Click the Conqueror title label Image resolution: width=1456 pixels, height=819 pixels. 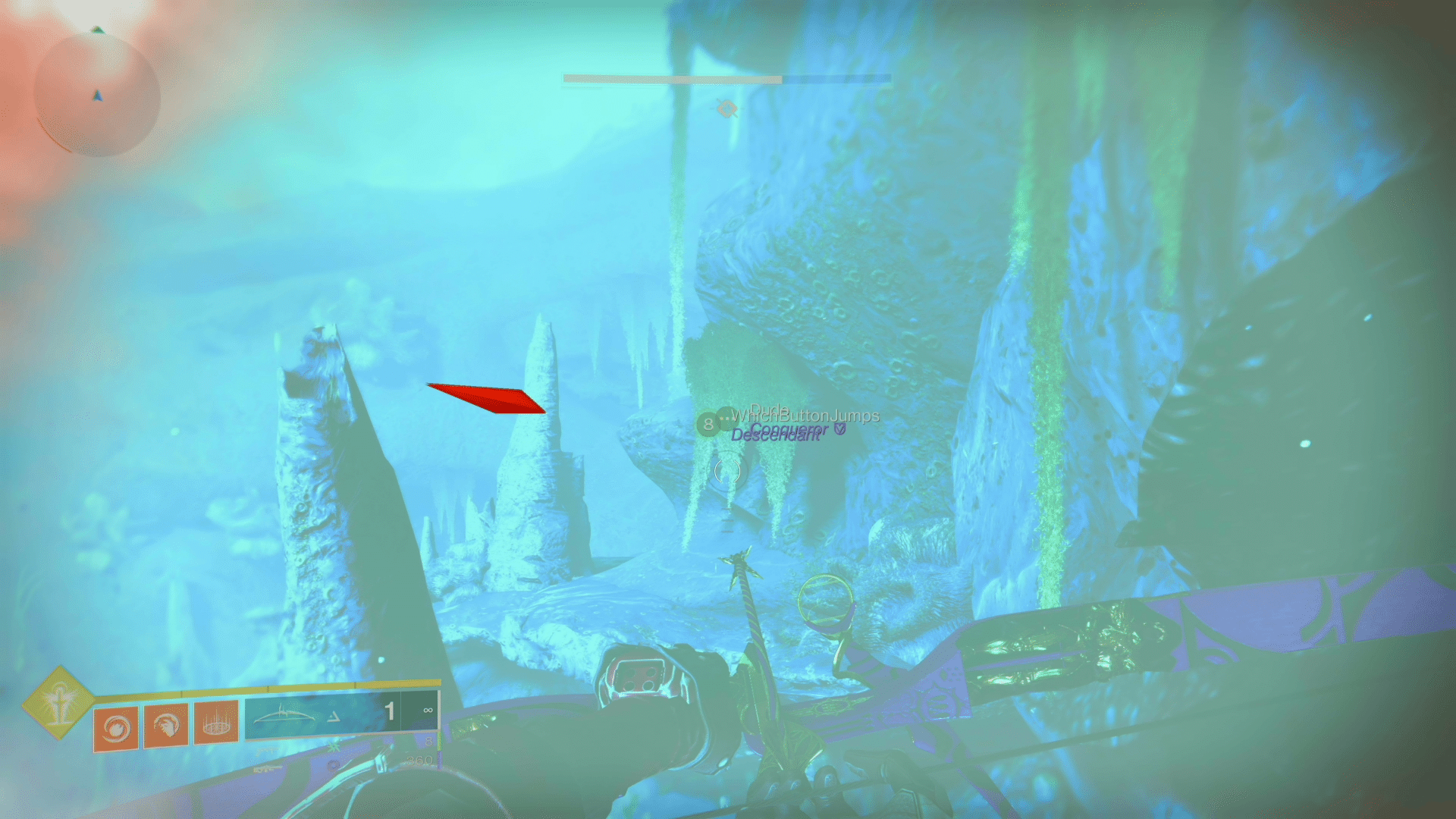coord(789,428)
